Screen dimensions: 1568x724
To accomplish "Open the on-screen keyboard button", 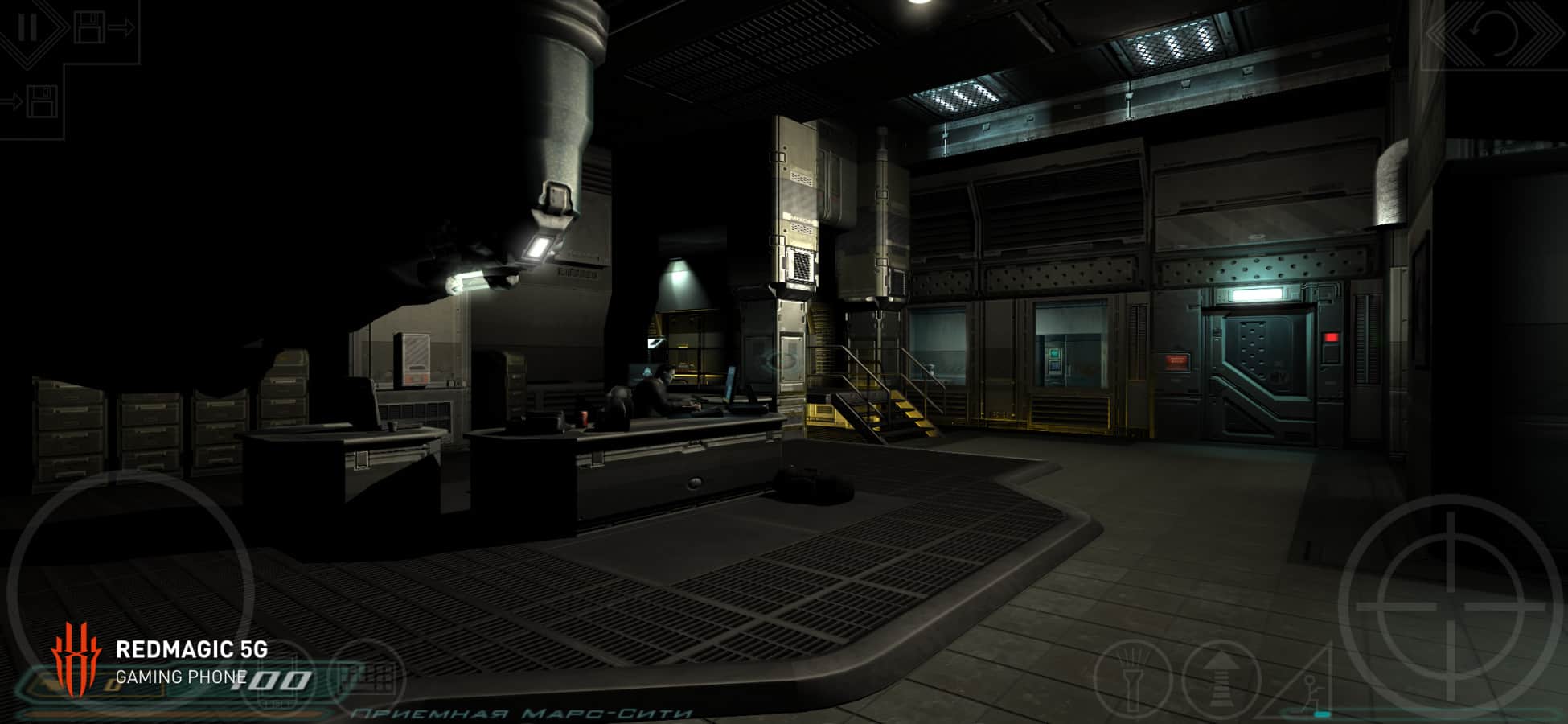I will (367, 676).
